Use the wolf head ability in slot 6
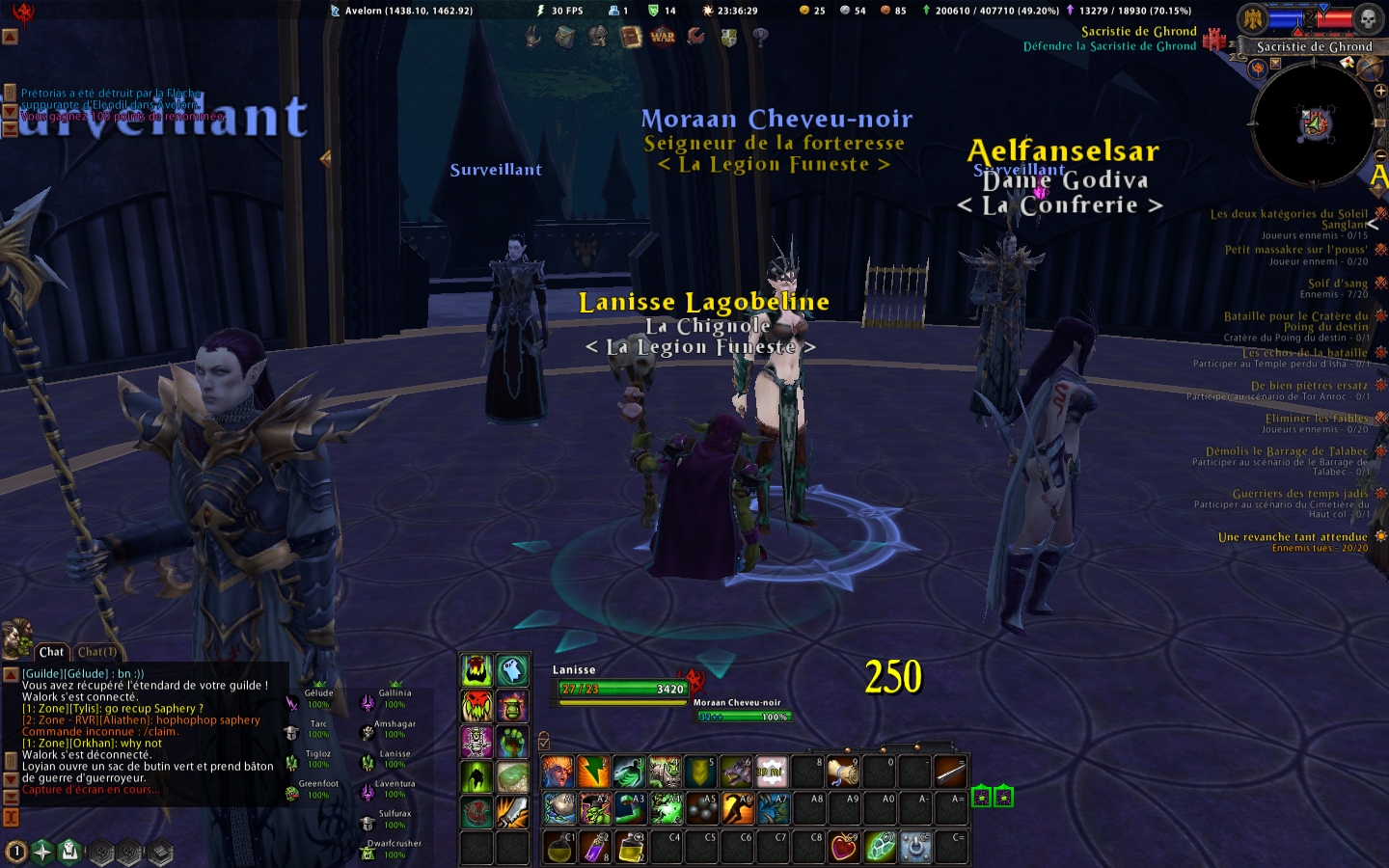 pos(736,772)
